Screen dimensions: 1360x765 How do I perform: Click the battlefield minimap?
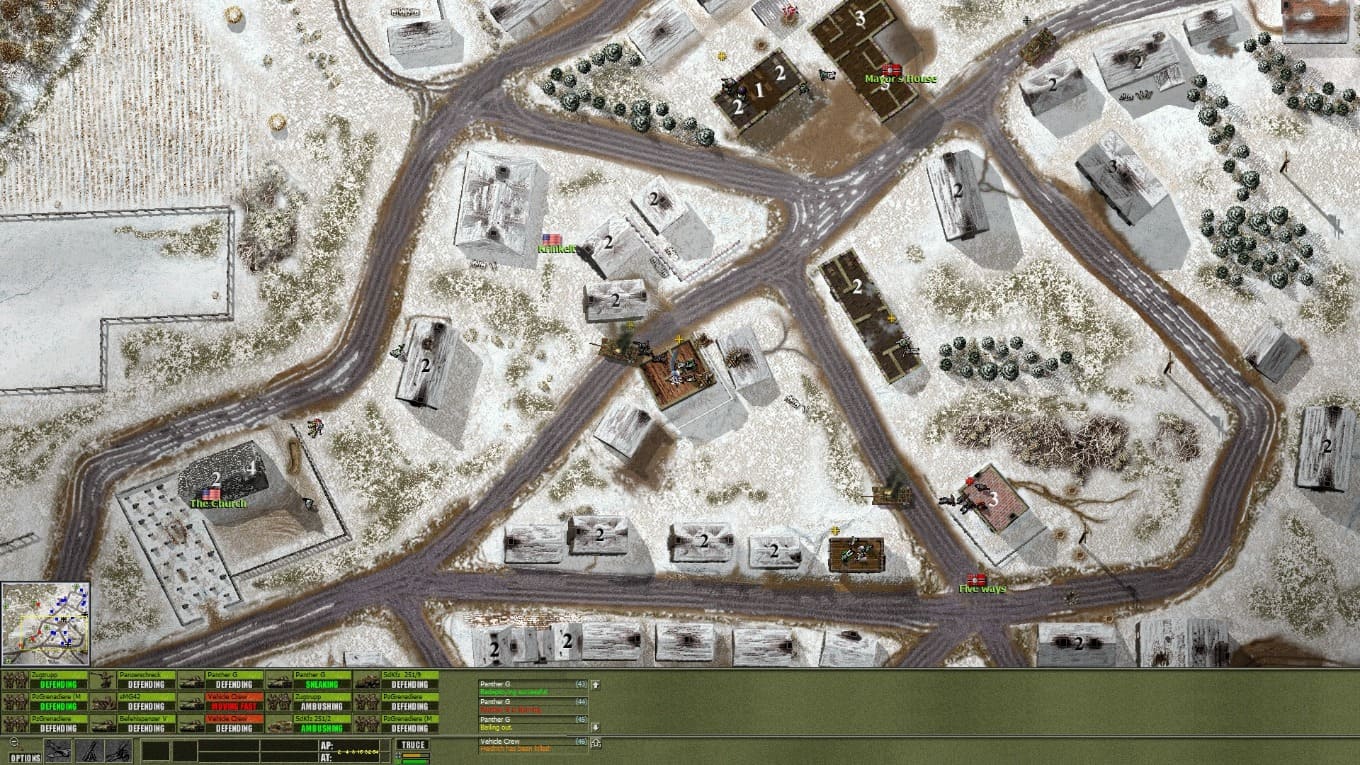(x=46, y=623)
